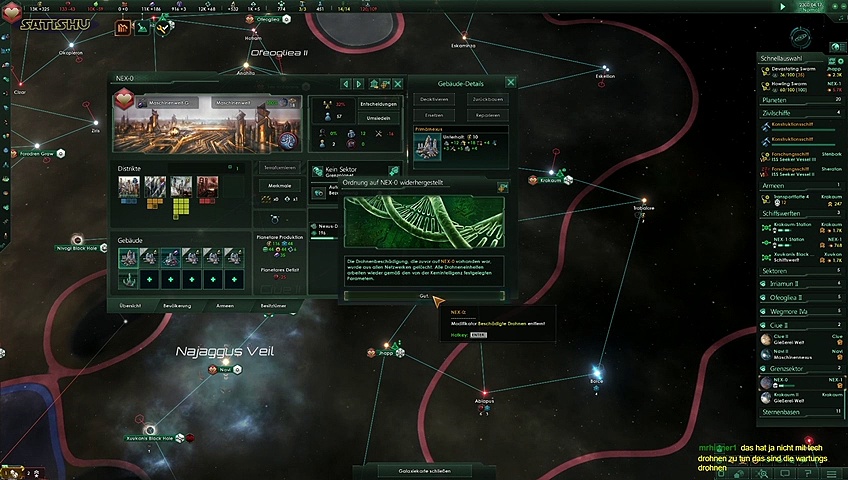Click the Reparieren building button

(x=487, y=114)
